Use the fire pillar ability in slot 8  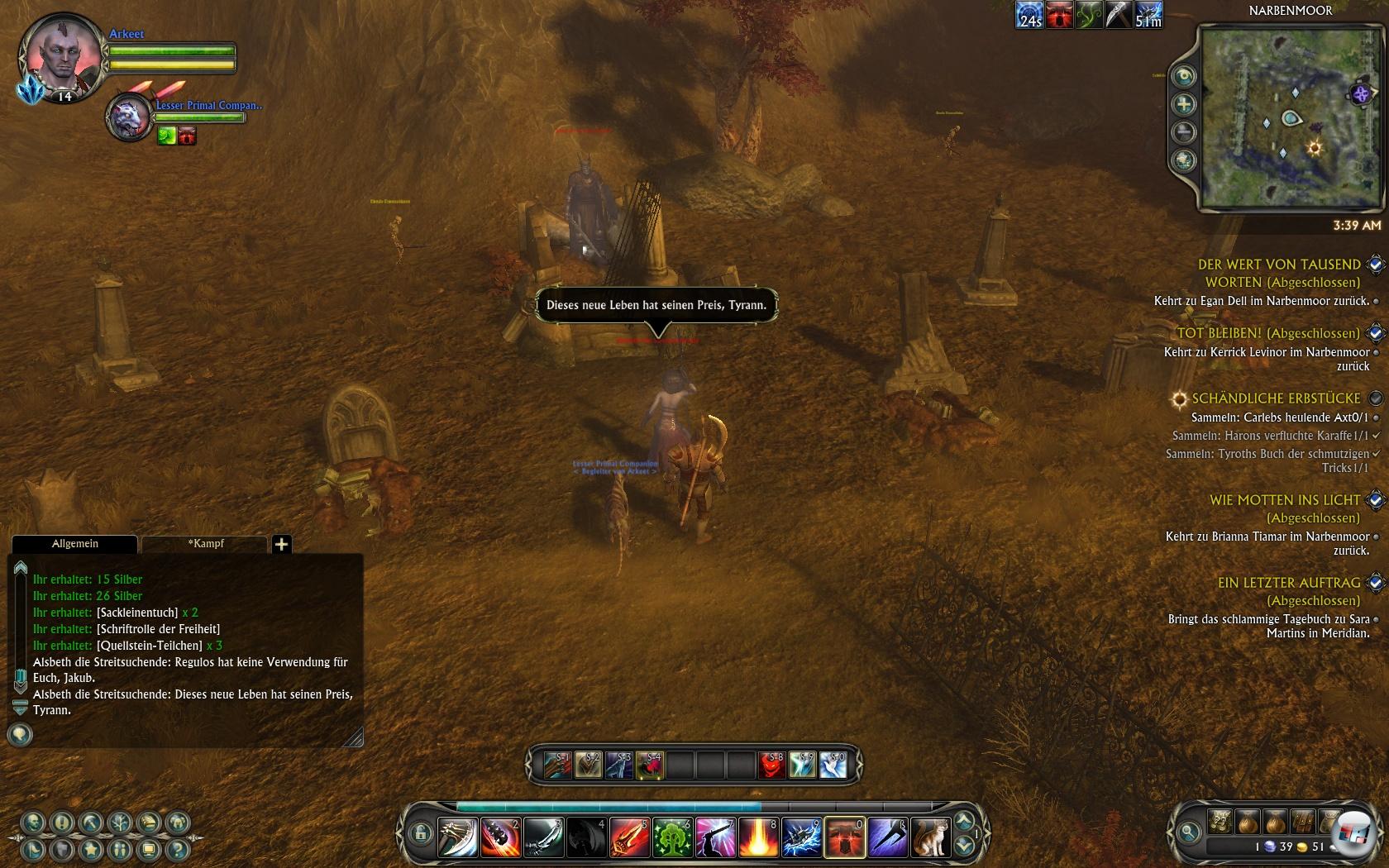(x=757, y=837)
